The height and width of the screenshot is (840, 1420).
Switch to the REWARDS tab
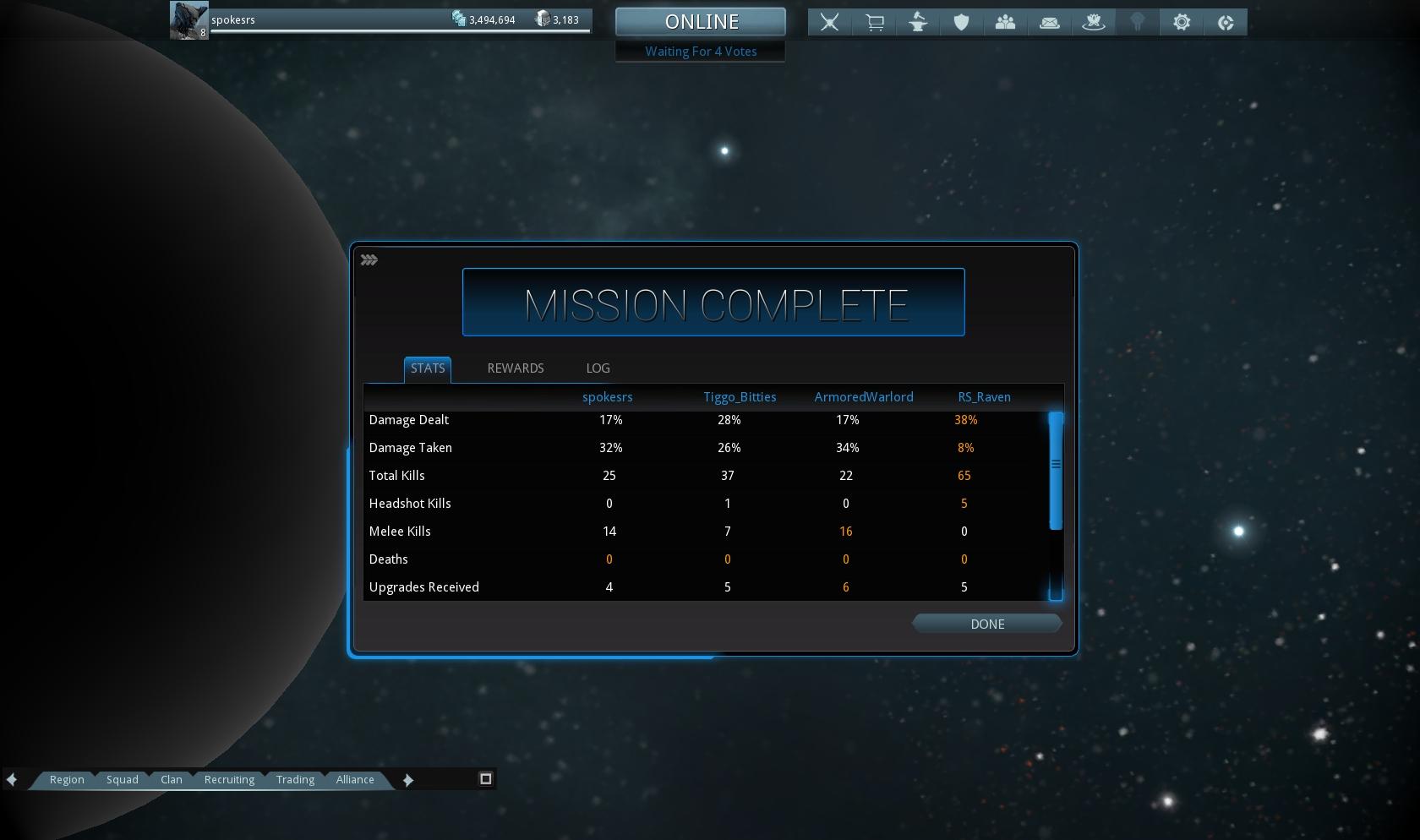tap(516, 368)
